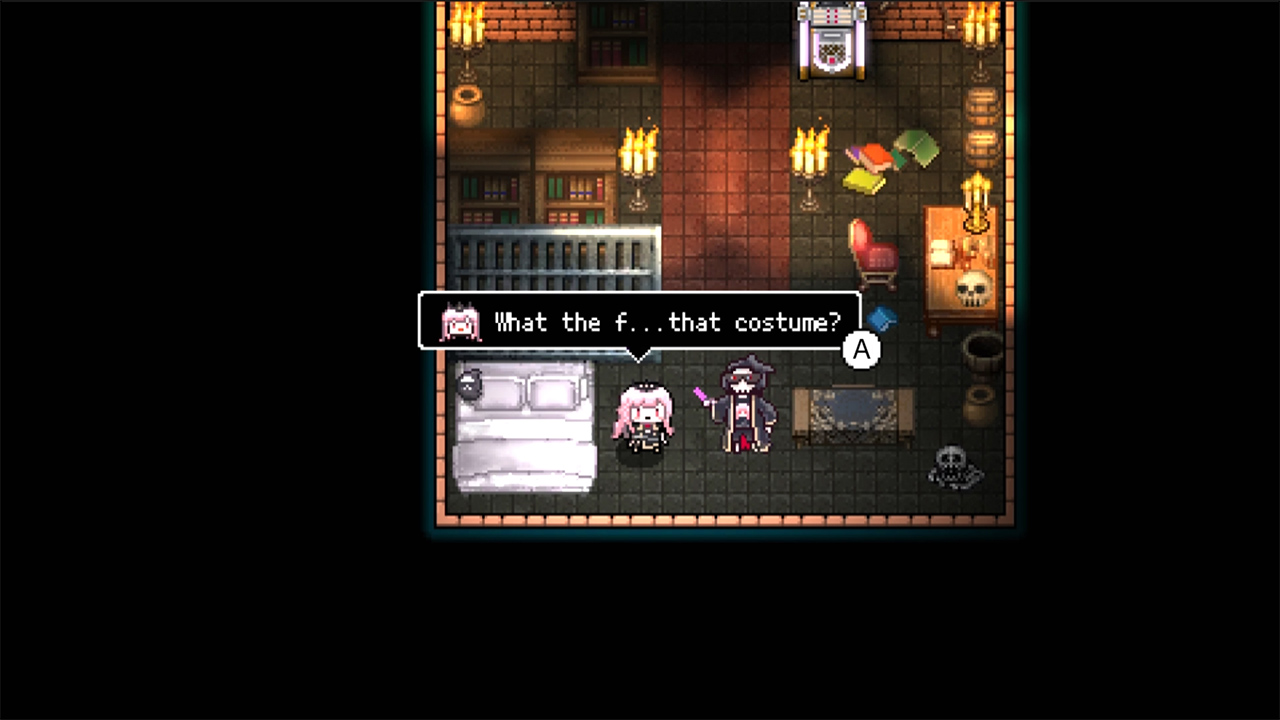Select the blue book lying on the floor
Image resolution: width=1280 pixels, height=720 pixels.
tap(882, 320)
